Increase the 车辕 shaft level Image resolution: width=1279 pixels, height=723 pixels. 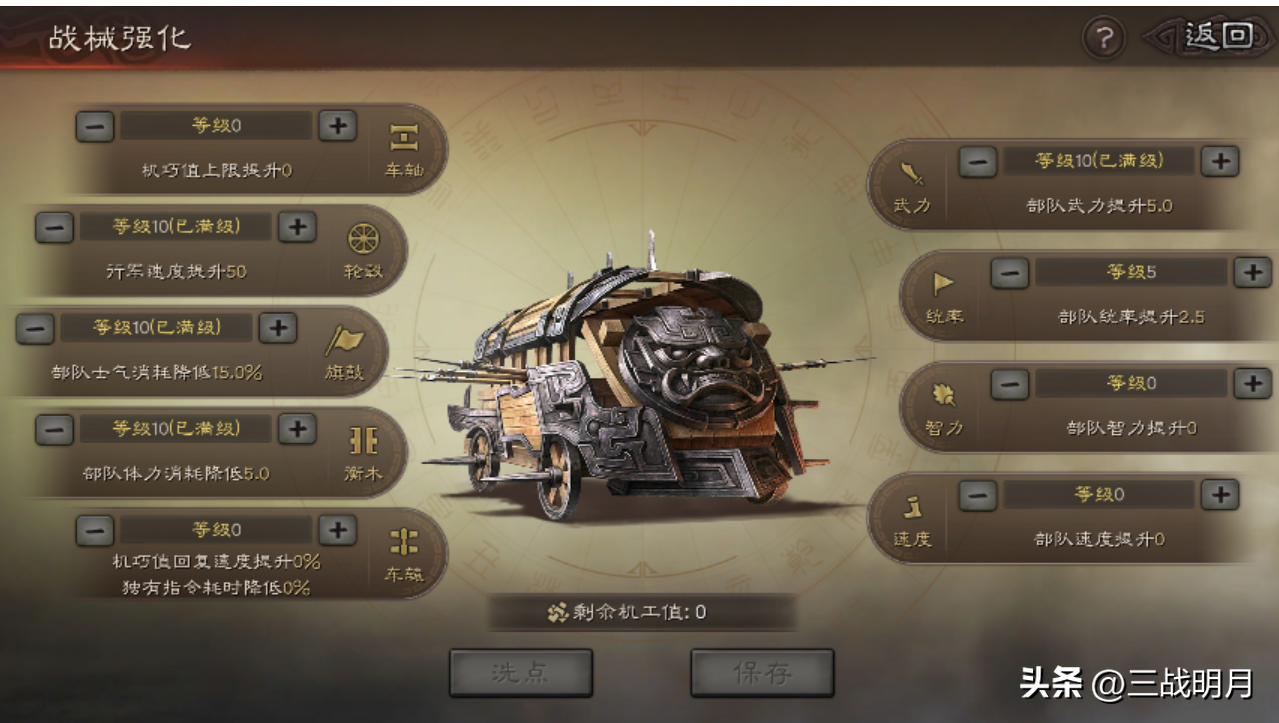click(x=338, y=530)
